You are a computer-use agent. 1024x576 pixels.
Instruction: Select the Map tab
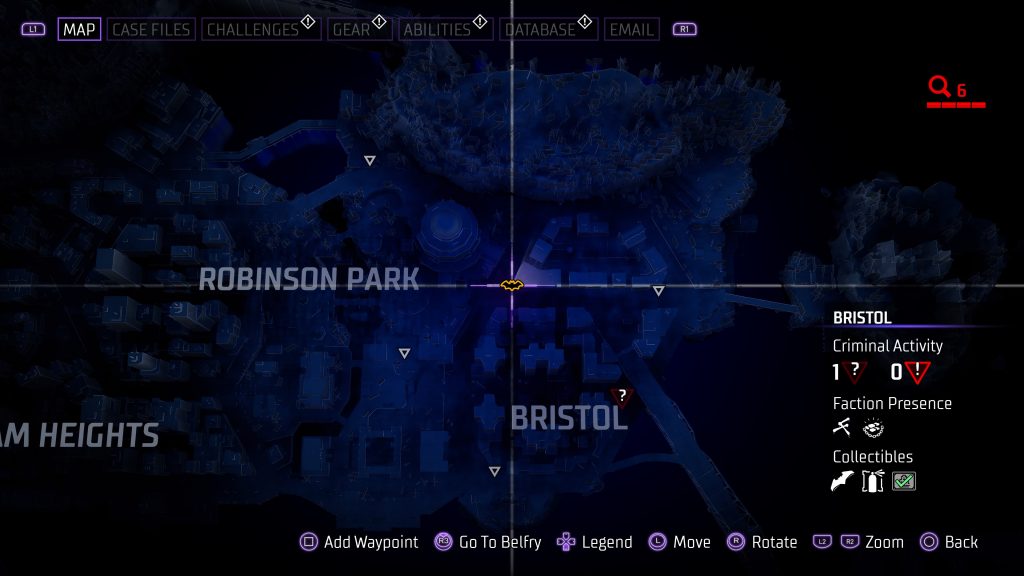point(79,29)
